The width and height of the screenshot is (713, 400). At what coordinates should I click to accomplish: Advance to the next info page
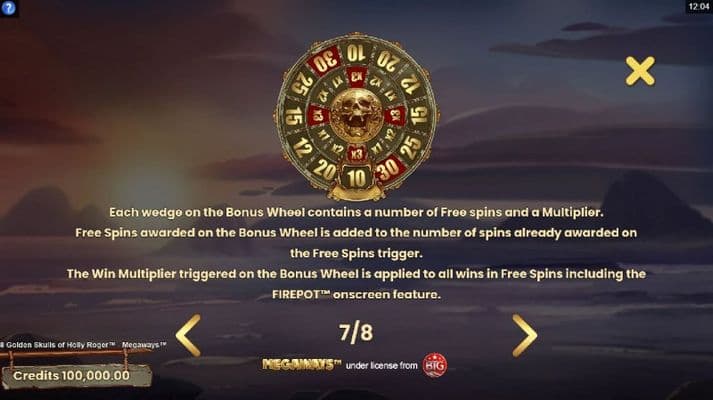point(524,335)
